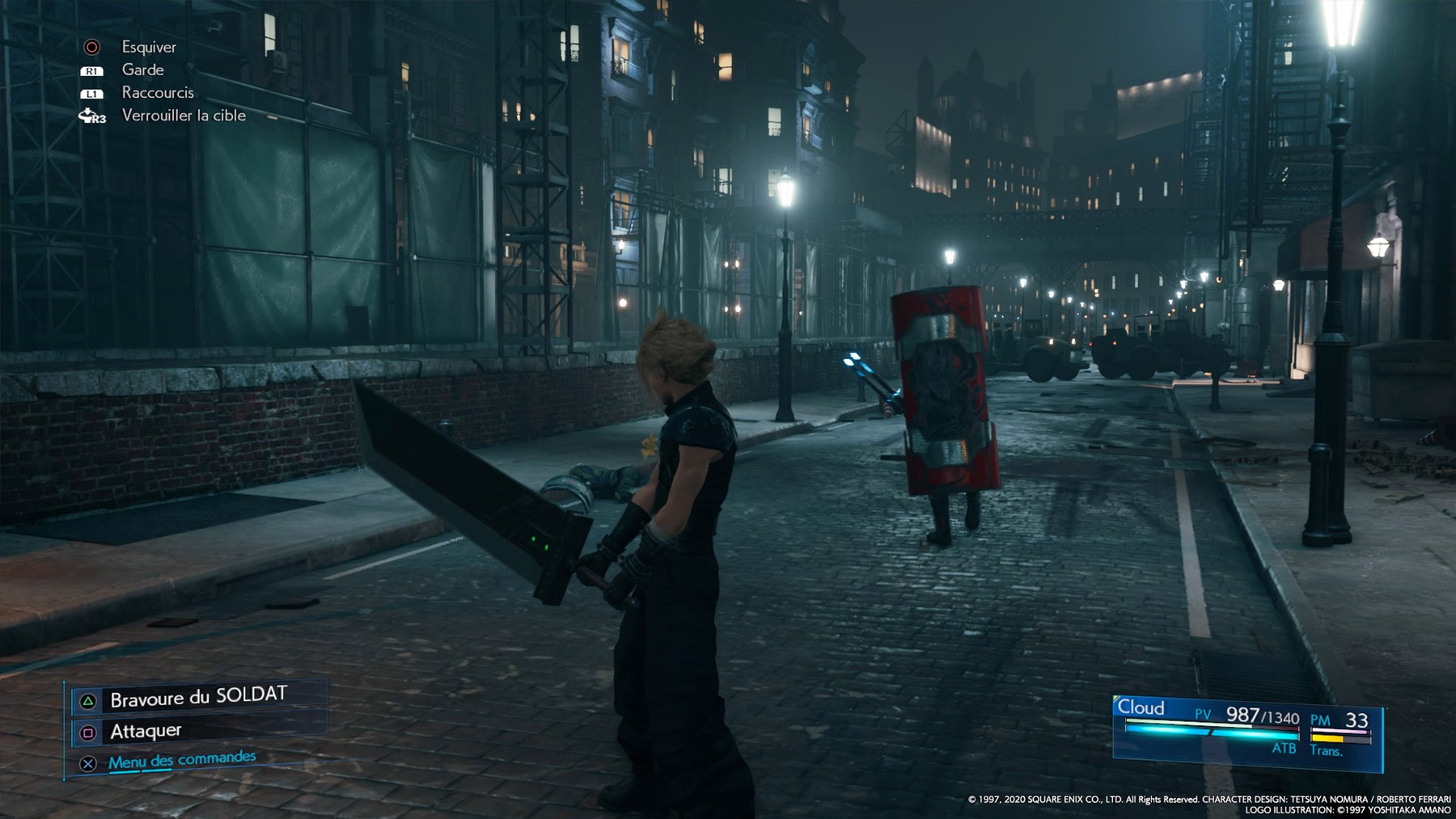Select Cloud's party status panel

click(1246, 730)
